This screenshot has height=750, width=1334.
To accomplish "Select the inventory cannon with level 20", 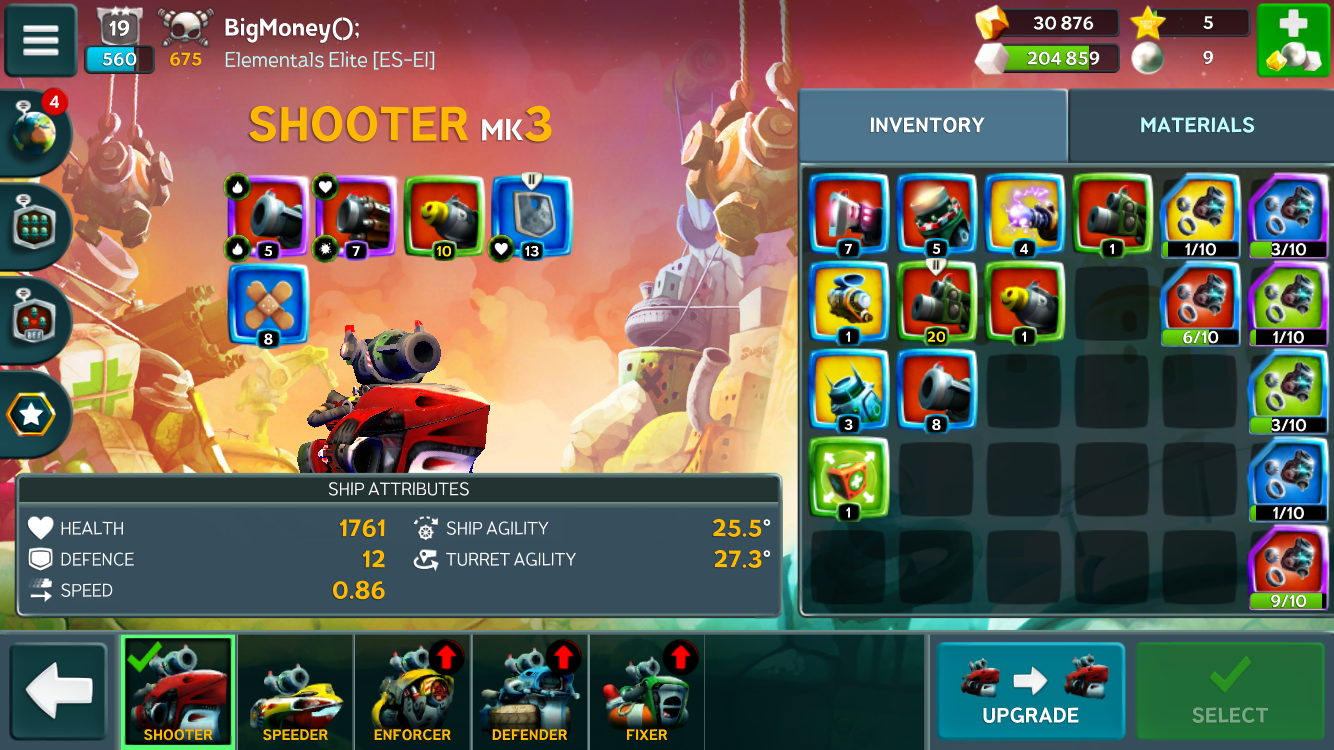I will click(936, 304).
